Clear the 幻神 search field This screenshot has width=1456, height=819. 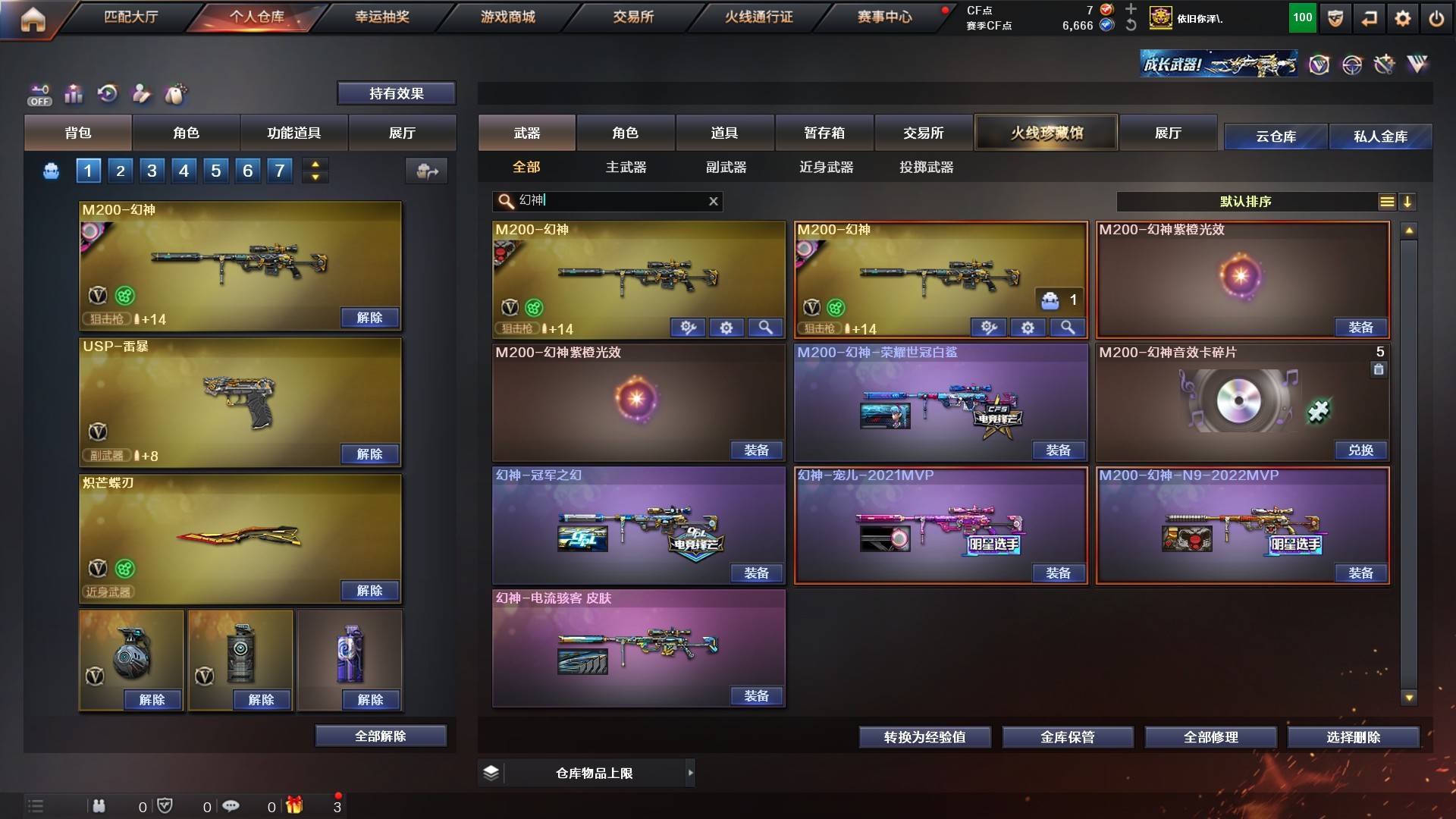(712, 202)
